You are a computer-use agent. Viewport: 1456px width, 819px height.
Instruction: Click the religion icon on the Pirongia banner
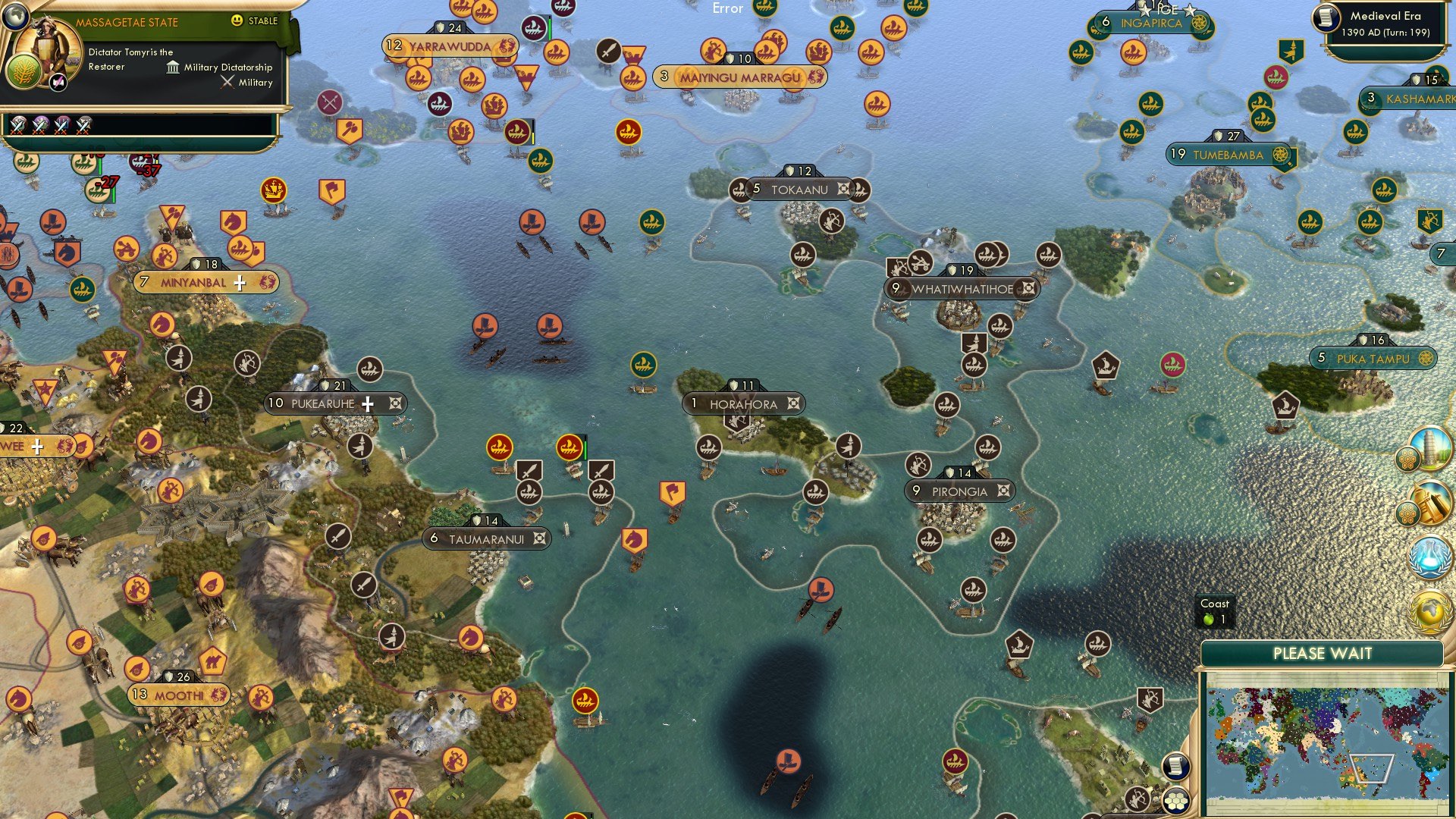(x=1003, y=491)
